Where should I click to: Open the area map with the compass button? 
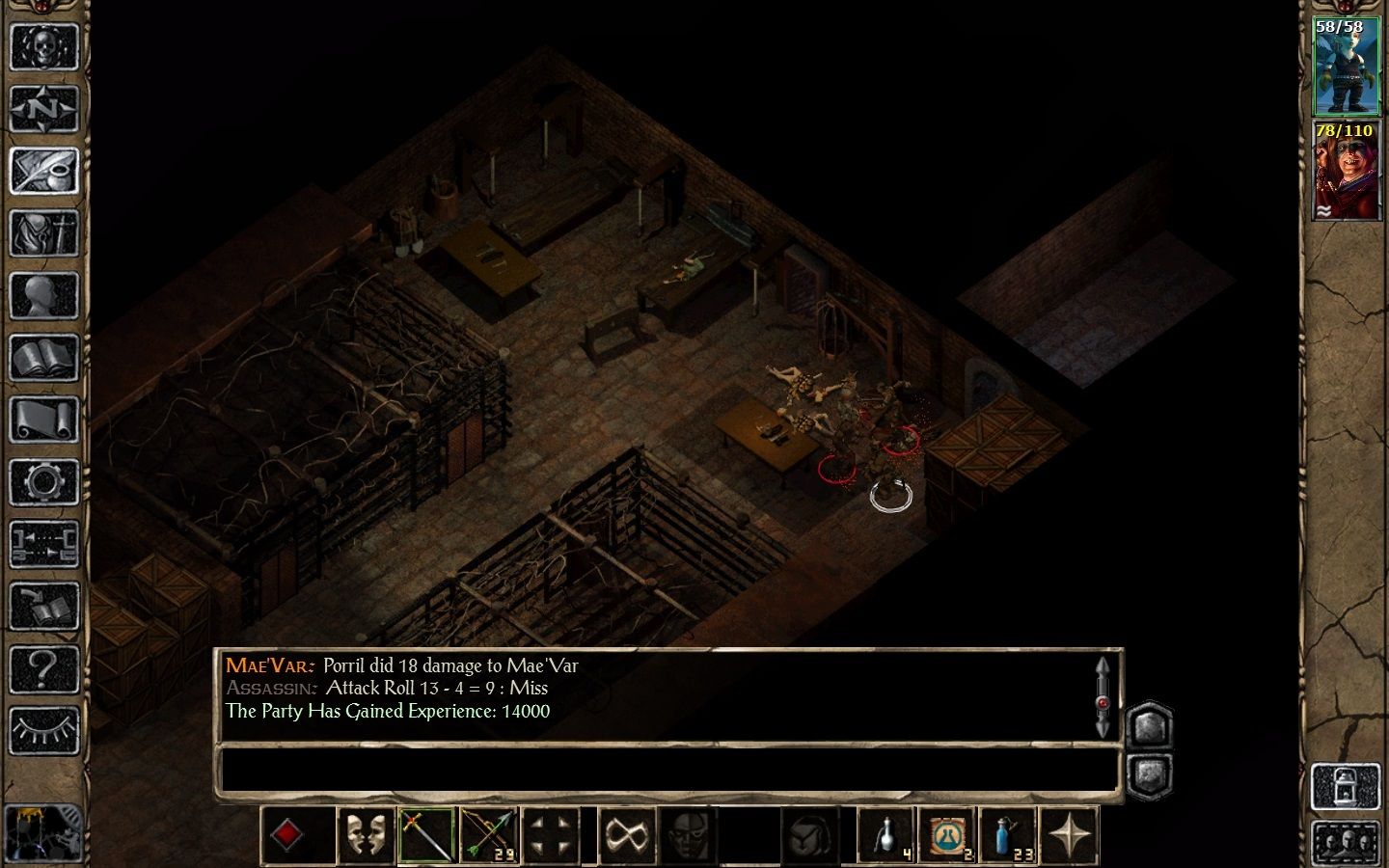[x=43, y=109]
